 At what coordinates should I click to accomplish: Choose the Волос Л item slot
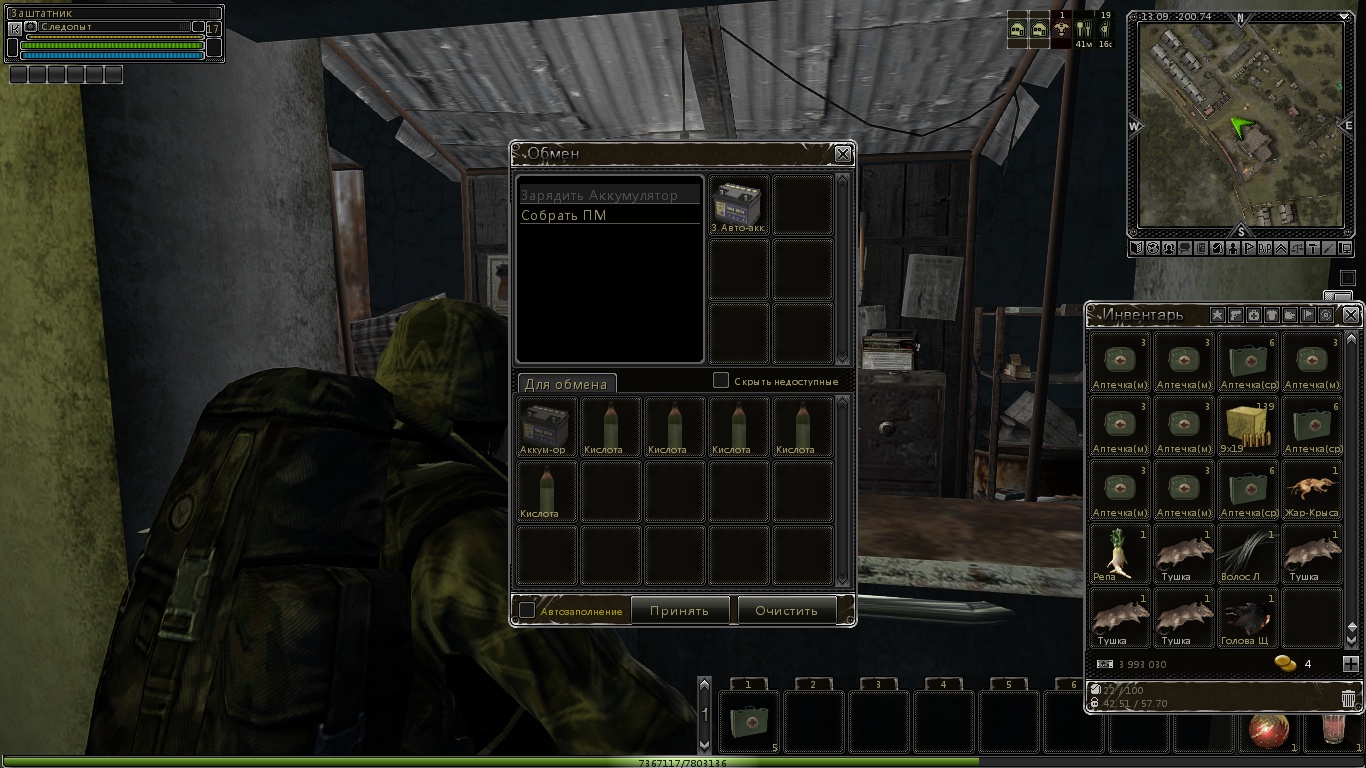(1246, 553)
